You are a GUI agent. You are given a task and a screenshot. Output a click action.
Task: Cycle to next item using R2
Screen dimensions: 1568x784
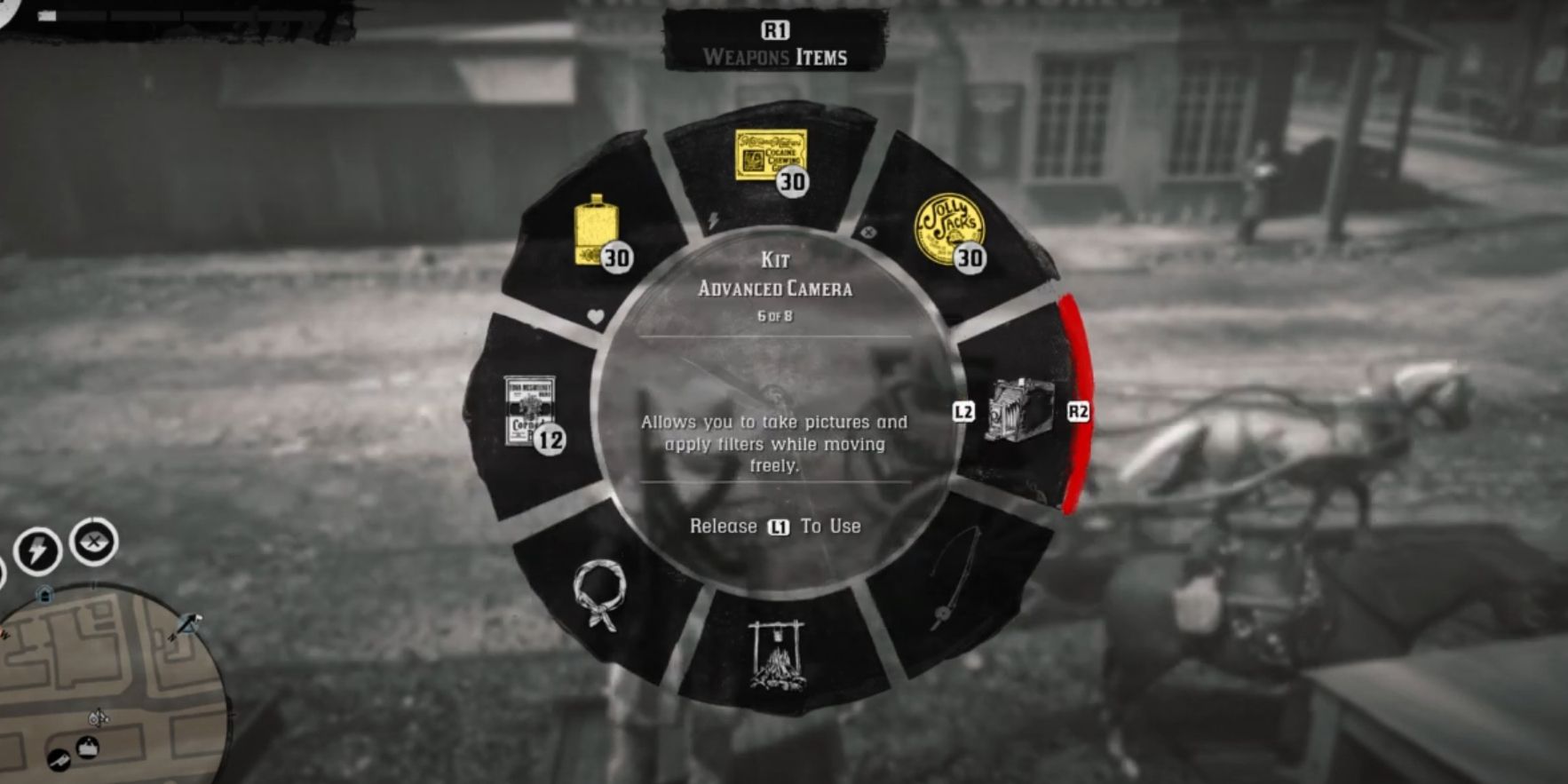click(x=1079, y=411)
